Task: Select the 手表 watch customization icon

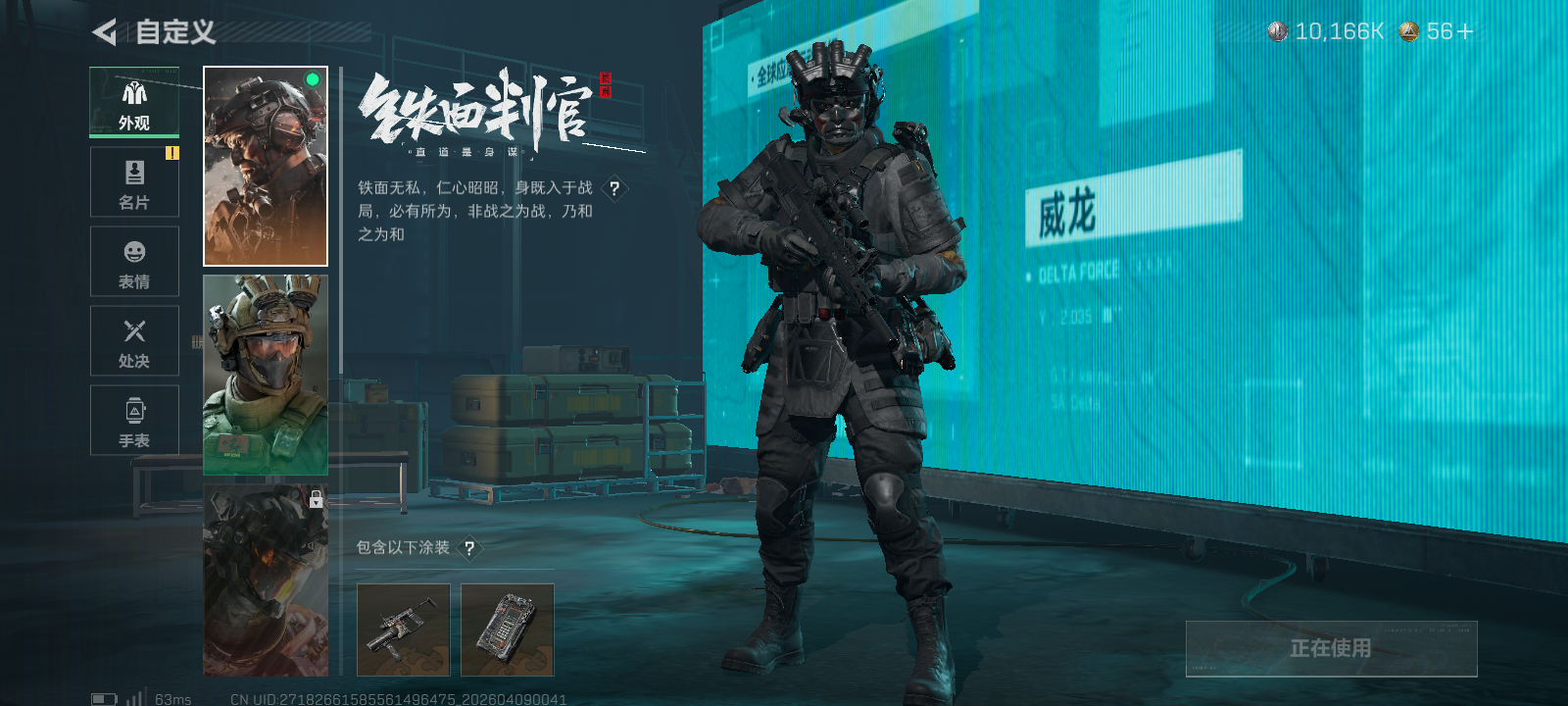Action: [134, 420]
